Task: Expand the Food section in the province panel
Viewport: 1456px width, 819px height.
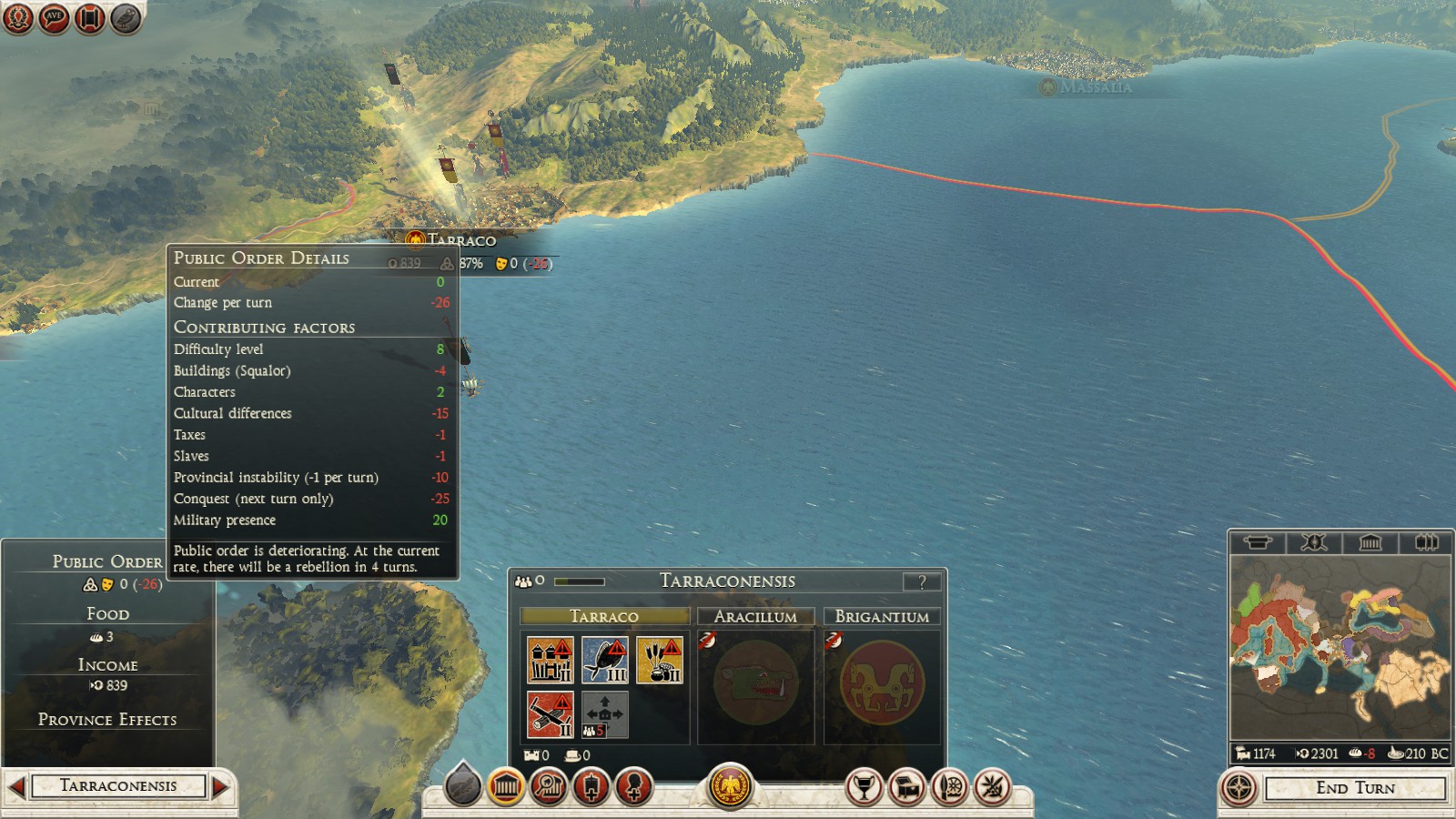Action: pos(106,613)
